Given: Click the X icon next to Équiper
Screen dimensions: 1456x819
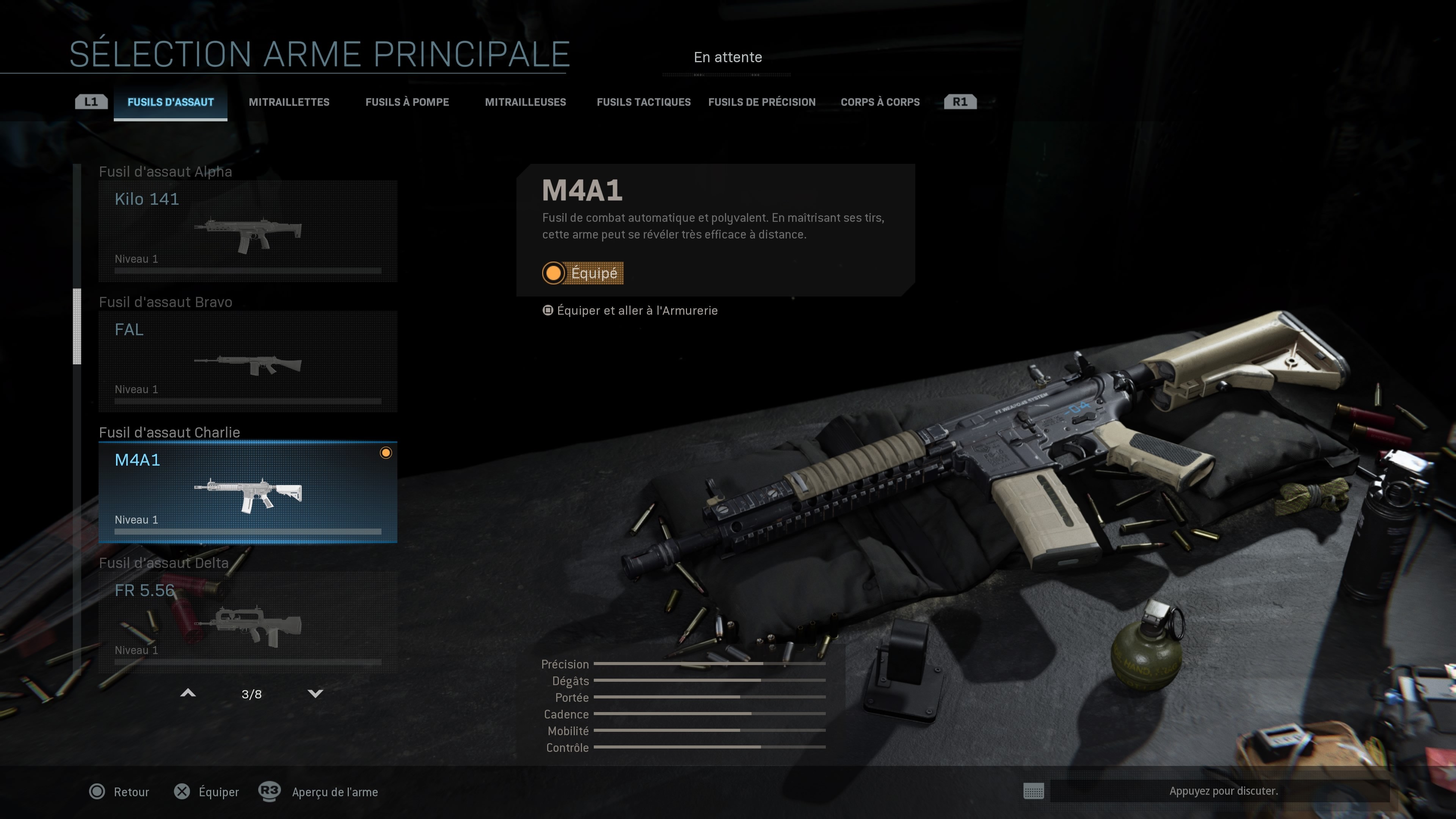Looking at the screenshot, I should coord(182,792).
